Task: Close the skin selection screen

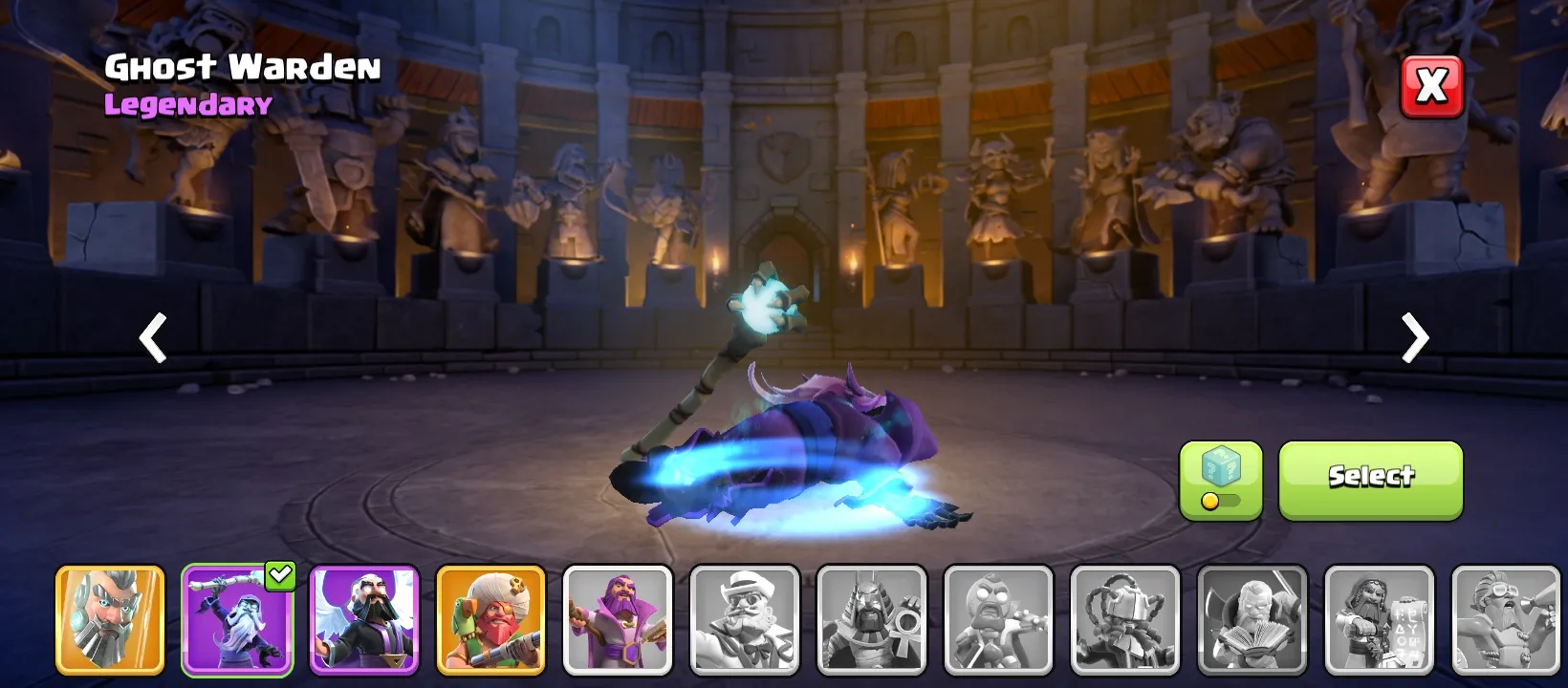Action: (1431, 85)
